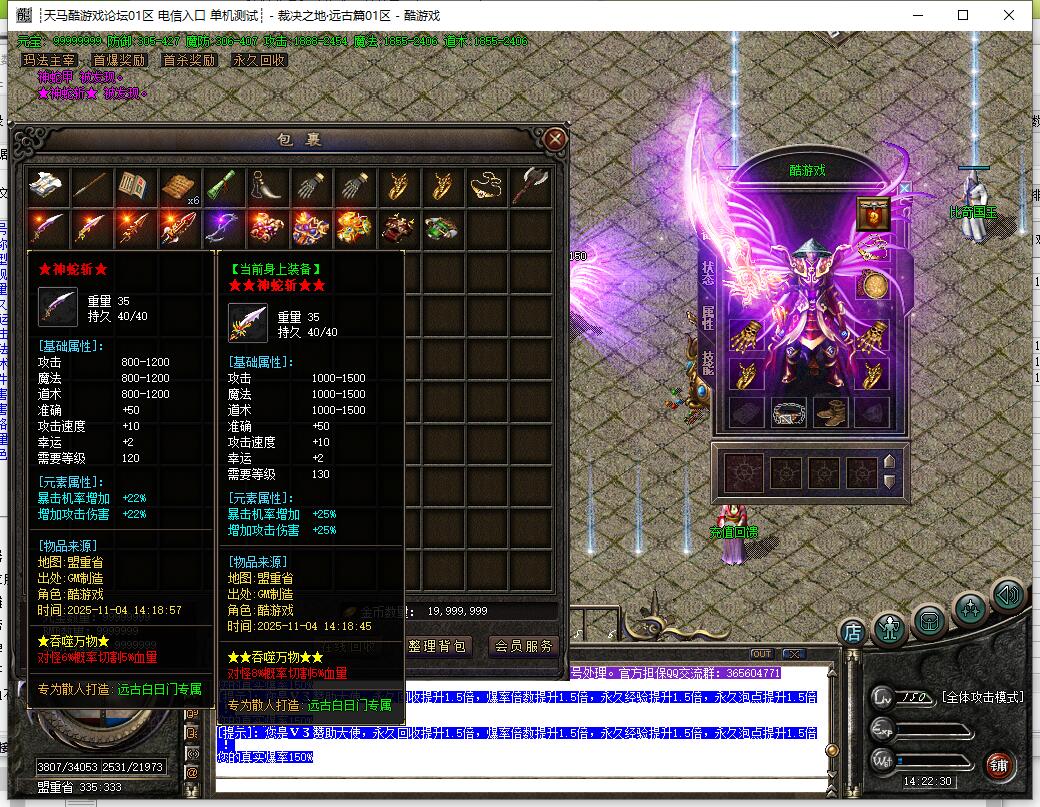Viewport: 1040px width, 807px height.
Task: Open the 店 shop round button
Action: tap(852, 631)
